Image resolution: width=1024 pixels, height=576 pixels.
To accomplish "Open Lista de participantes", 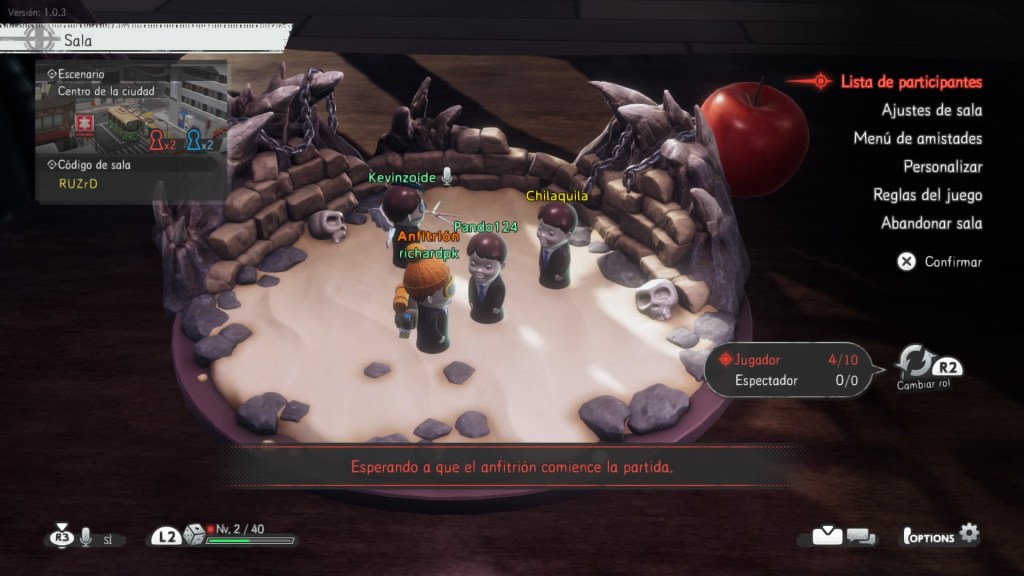I will pyautogui.click(x=910, y=82).
